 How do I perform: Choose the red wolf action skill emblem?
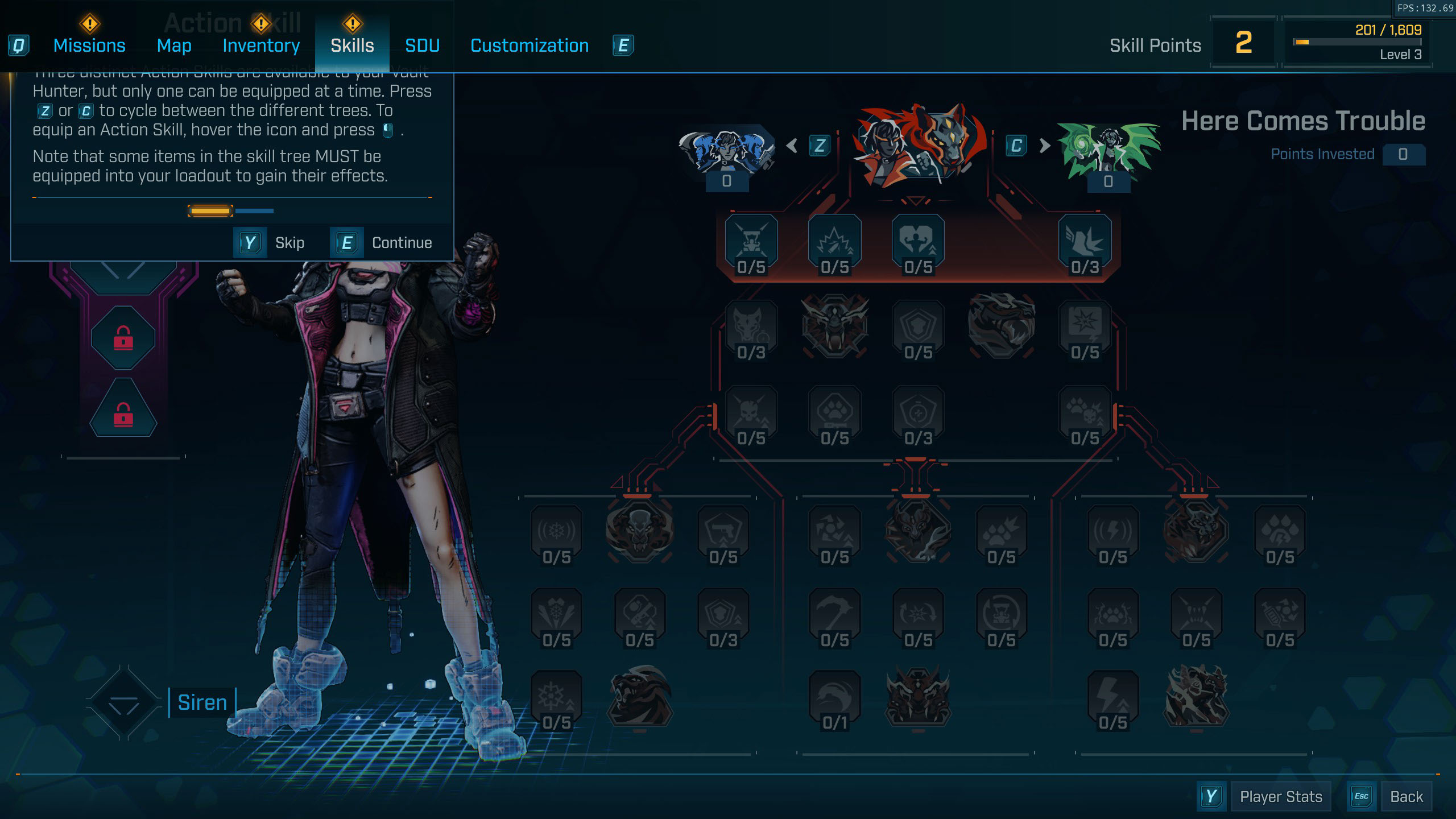tap(918, 146)
